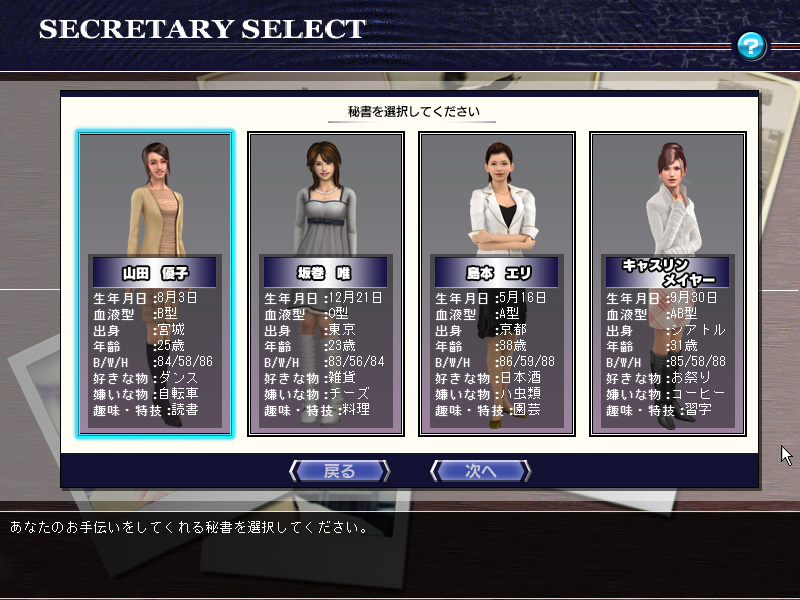Select secretary 山田 優子 card
Screen dimensions: 800x600
pos(155,284)
